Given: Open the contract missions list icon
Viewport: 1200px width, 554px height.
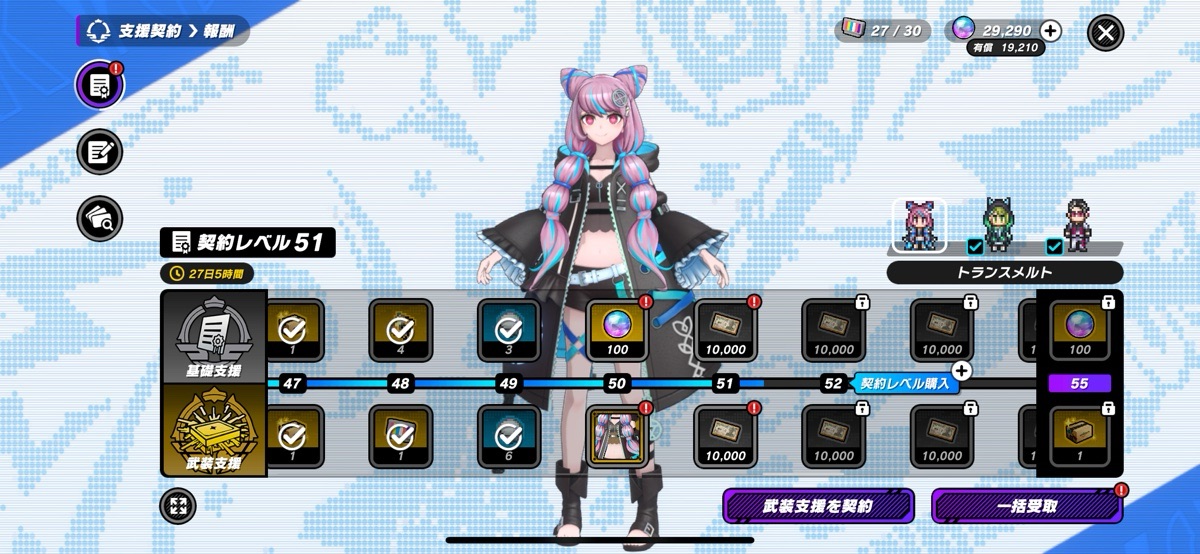Looking at the screenshot, I should pos(100,87).
